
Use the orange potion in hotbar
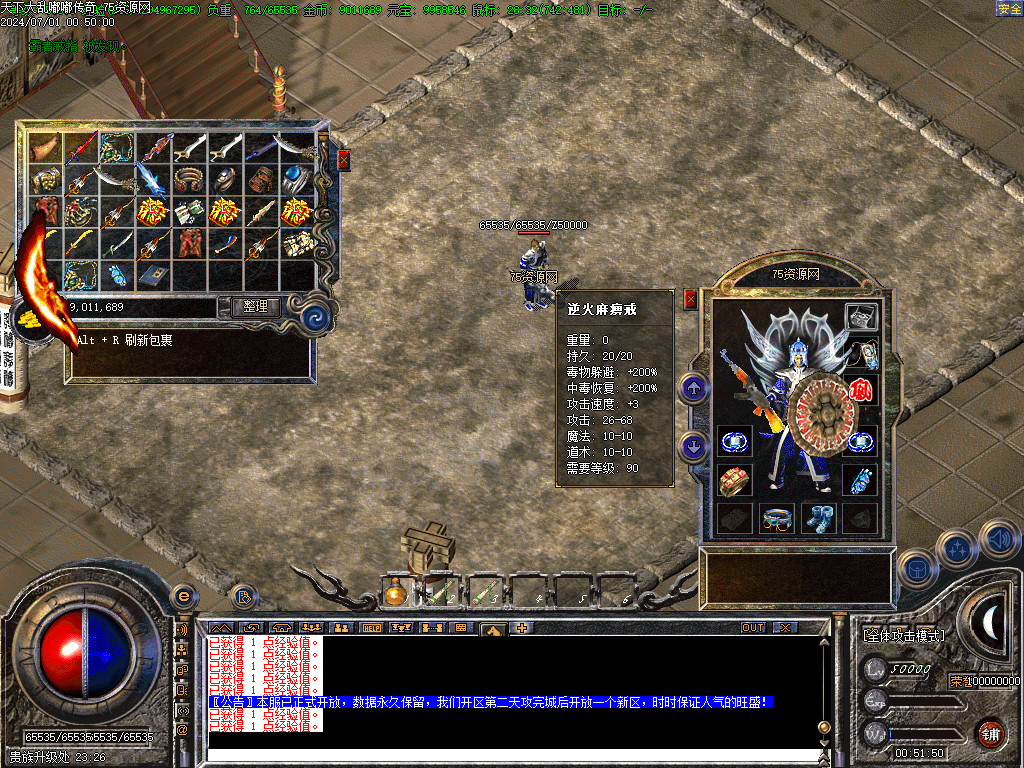pos(395,594)
